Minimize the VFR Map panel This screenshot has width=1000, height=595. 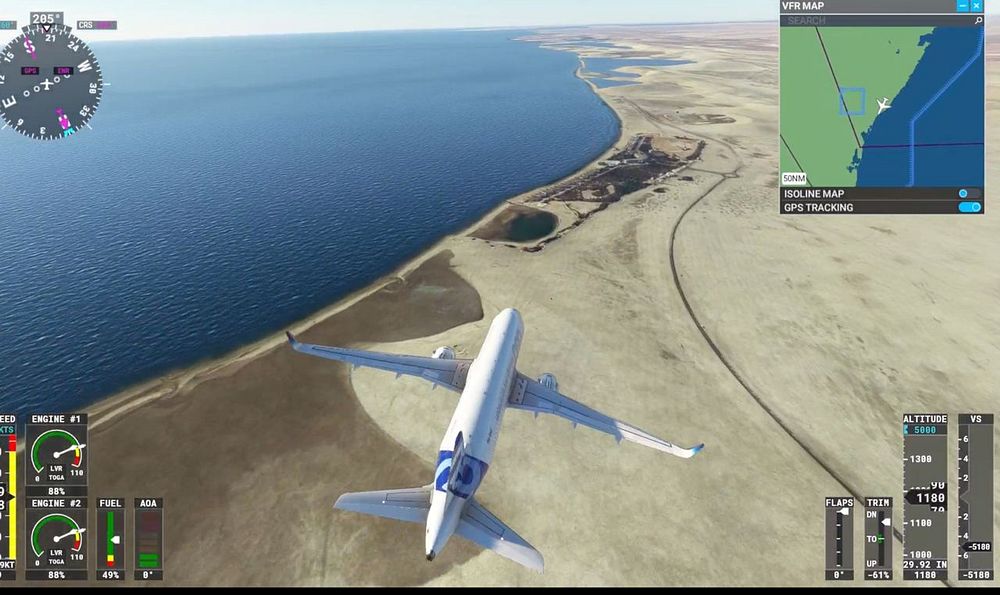[963, 6]
